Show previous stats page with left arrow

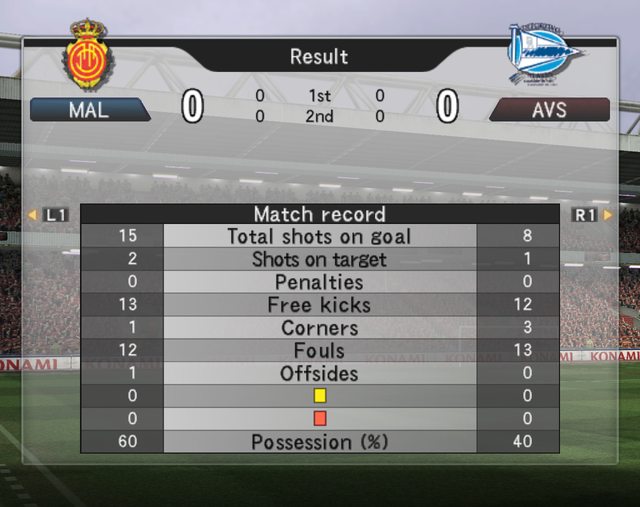[33, 214]
